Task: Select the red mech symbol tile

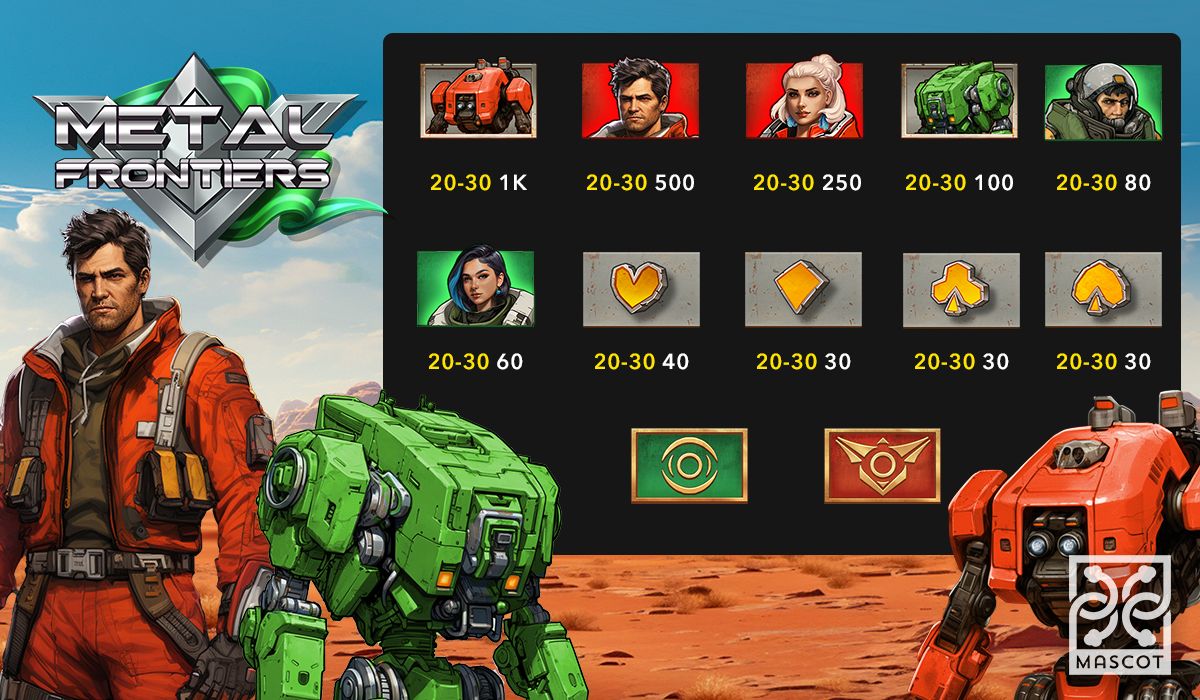Action: 478,100
